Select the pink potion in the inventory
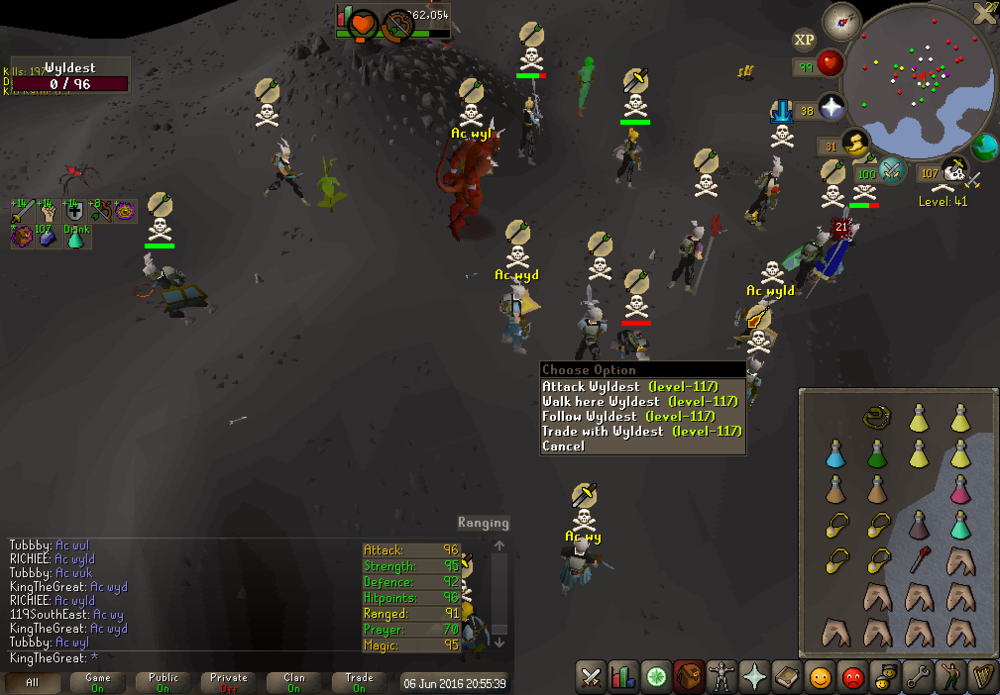The width and height of the screenshot is (1000, 695). 960,490
